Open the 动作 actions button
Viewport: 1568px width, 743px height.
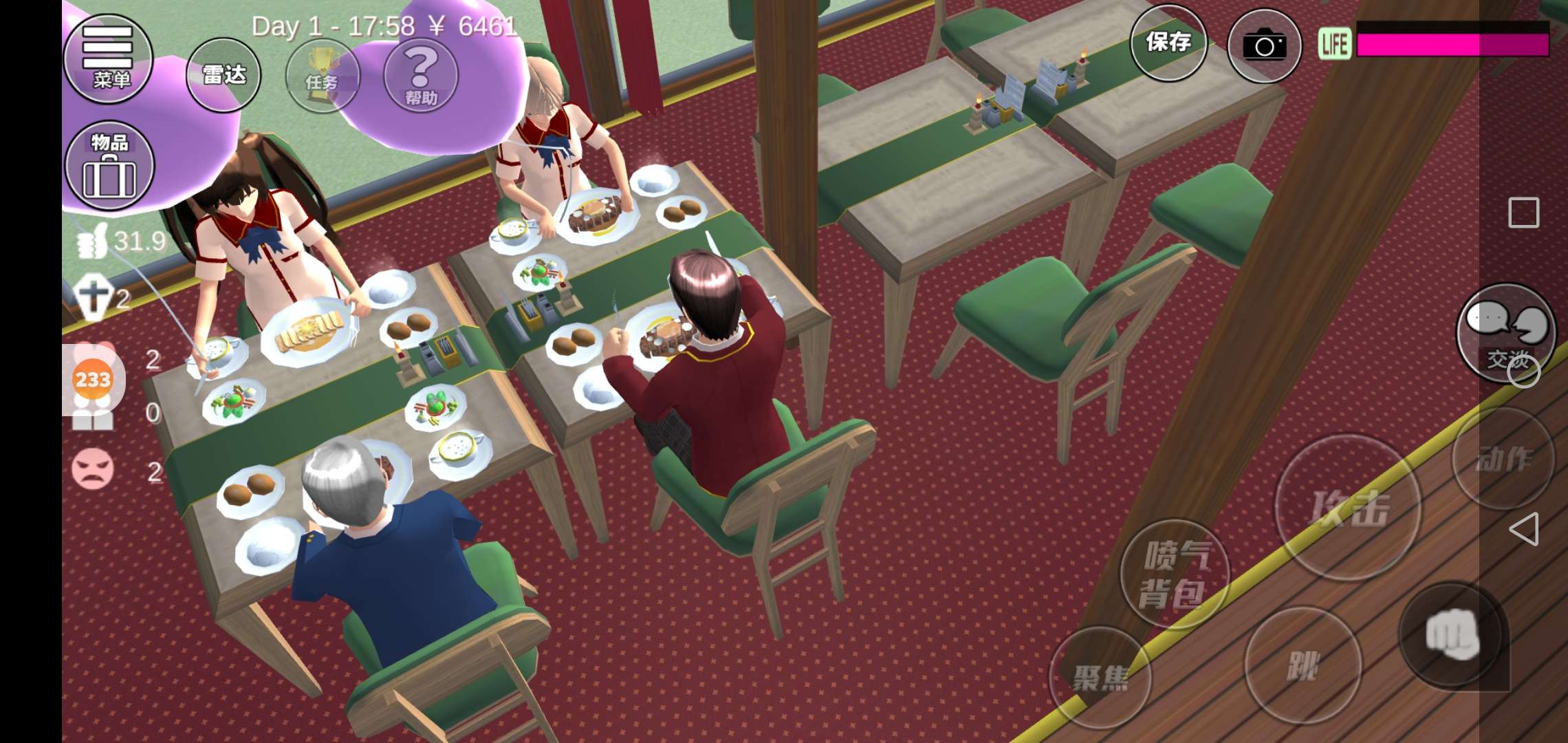tap(1503, 459)
